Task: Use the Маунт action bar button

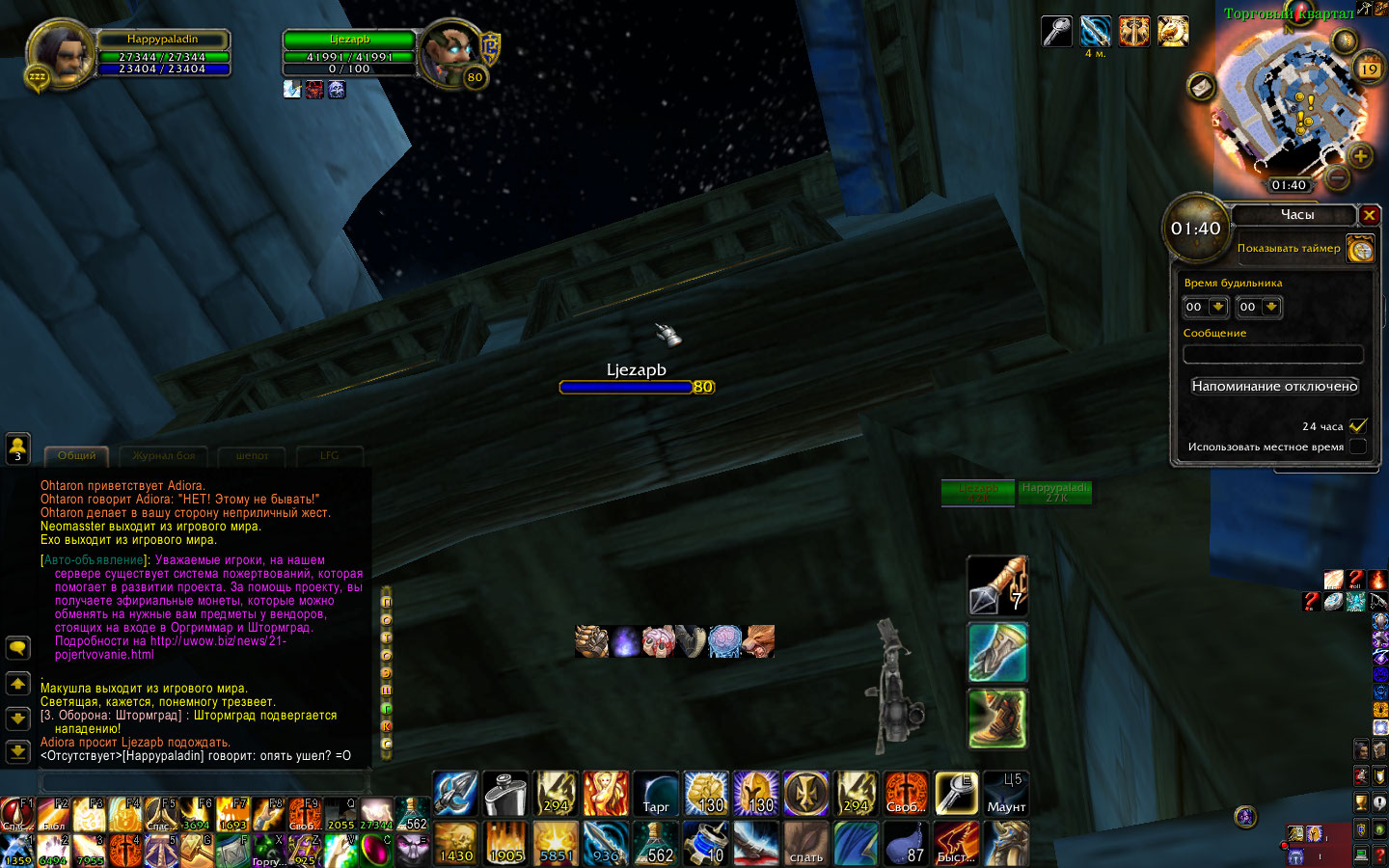Action: [x=1006, y=793]
